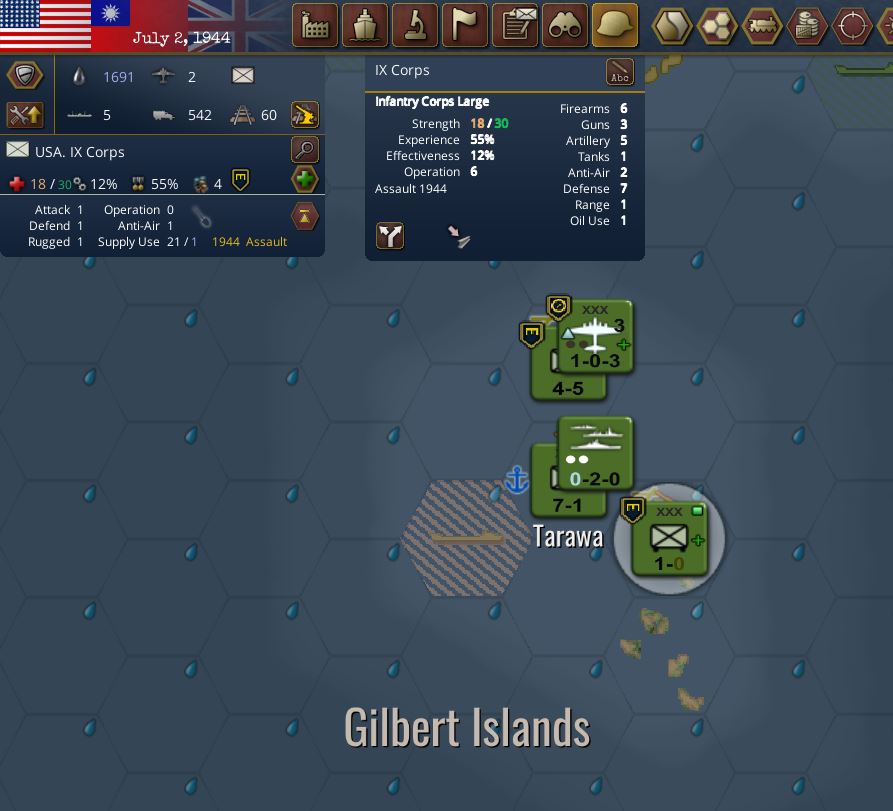Screen dimensions: 893x811
Task: Click the yellow anti-air gun button
Action: tap(305, 114)
